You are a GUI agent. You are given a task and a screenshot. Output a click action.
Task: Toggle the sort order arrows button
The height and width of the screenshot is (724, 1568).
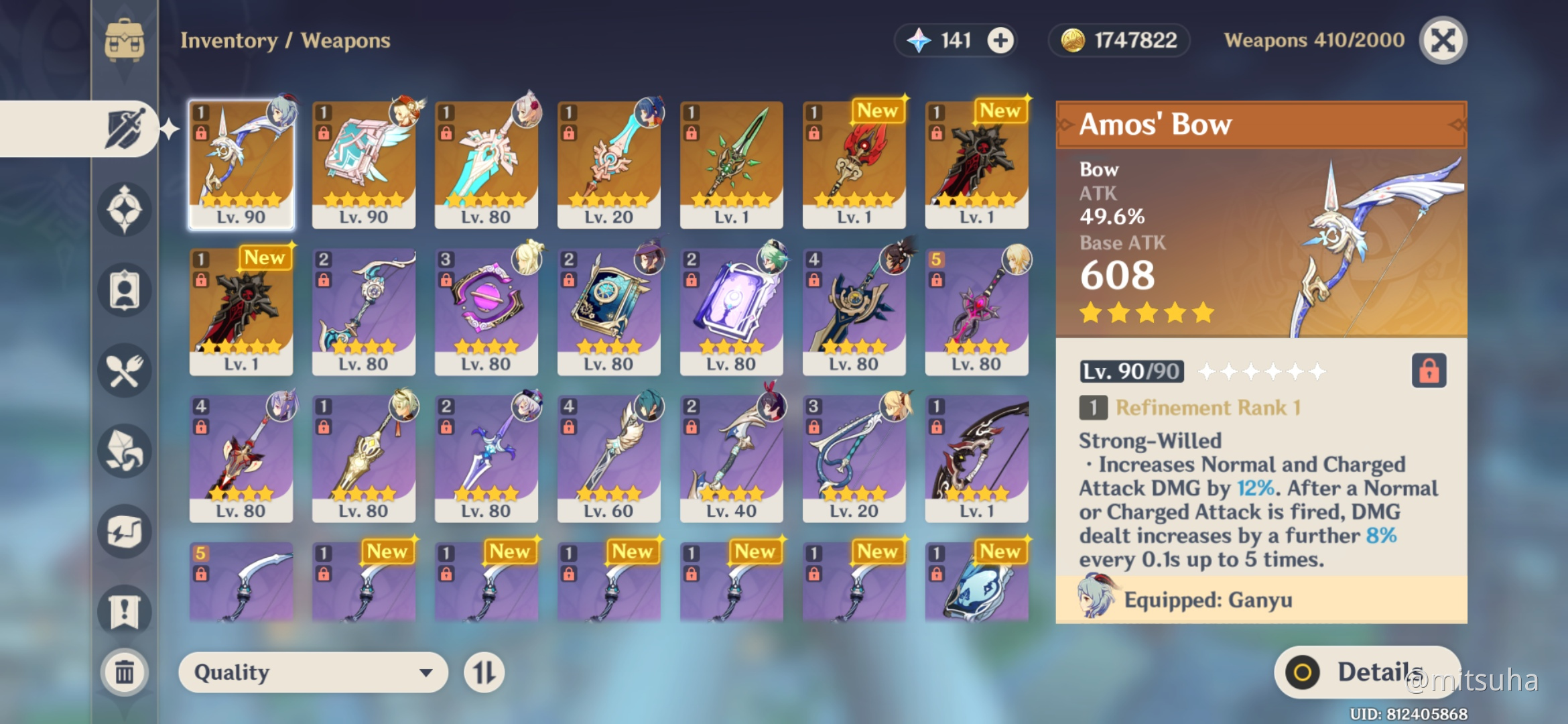(484, 672)
